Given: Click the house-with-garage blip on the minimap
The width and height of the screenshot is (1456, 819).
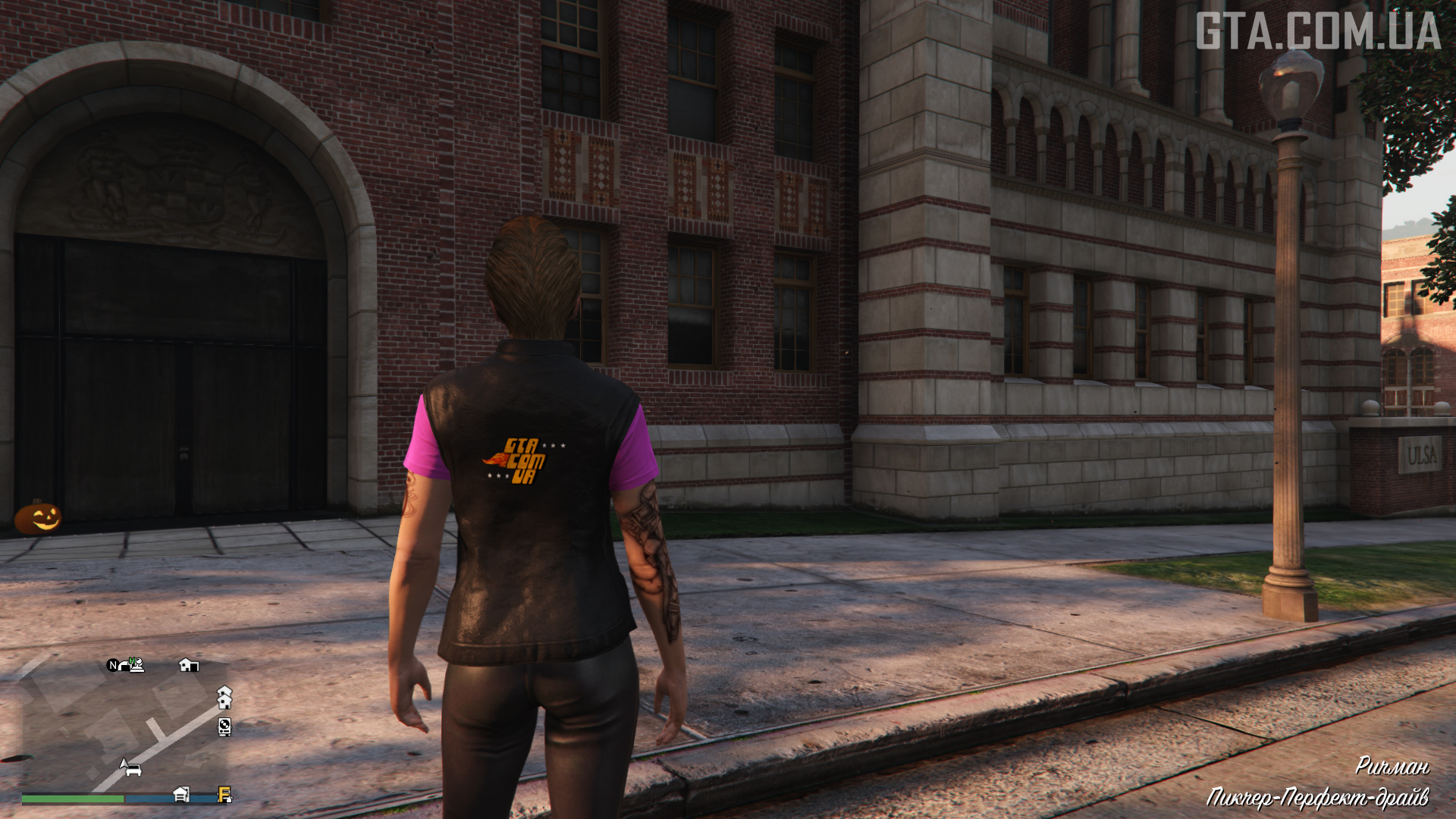Looking at the screenshot, I should pyautogui.click(x=188, y=665).
